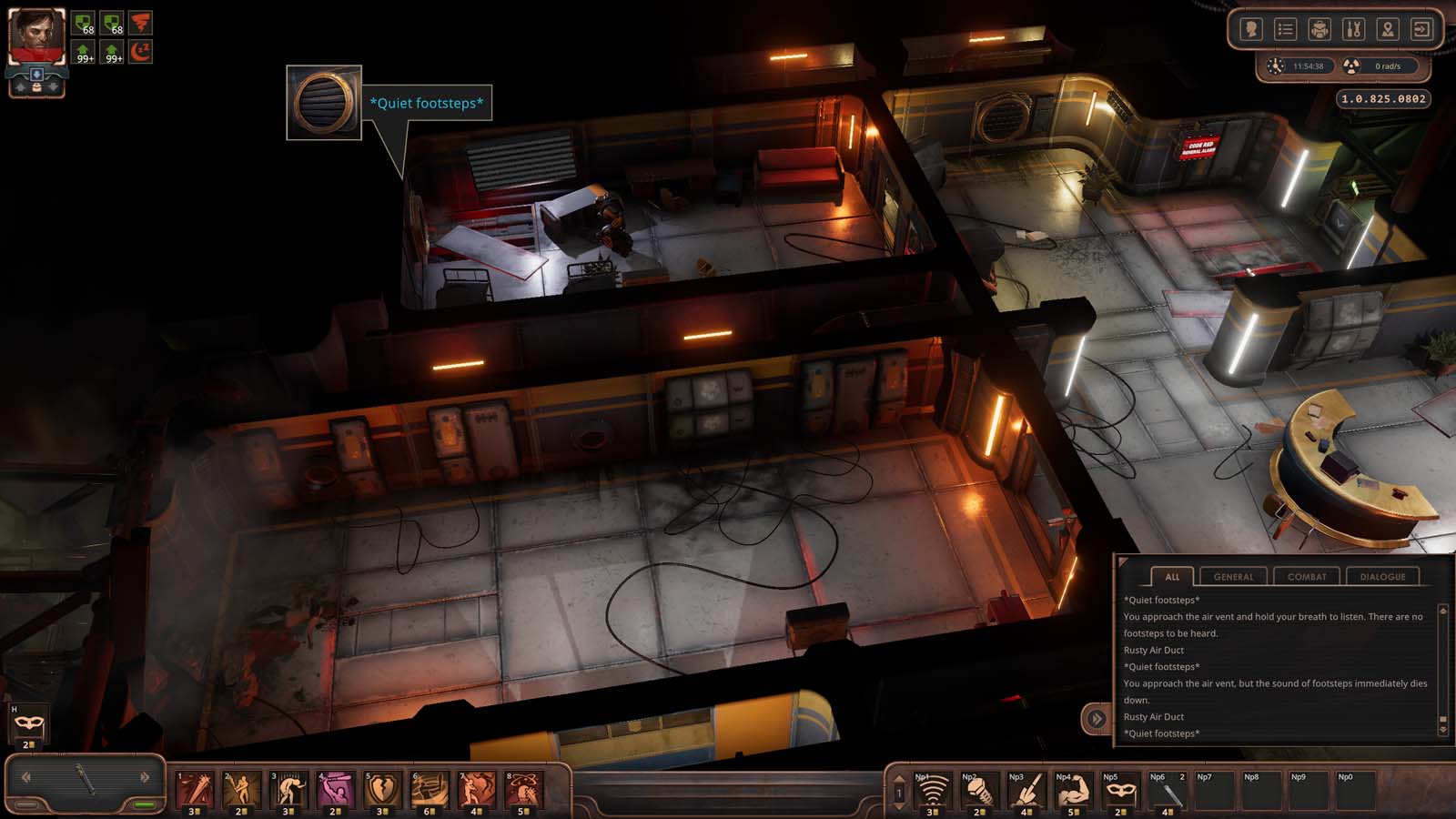The height and width of the screenshot is (819, 1456).
Task: Open the character sheet portrait icon
Action: pos(1253,28)
